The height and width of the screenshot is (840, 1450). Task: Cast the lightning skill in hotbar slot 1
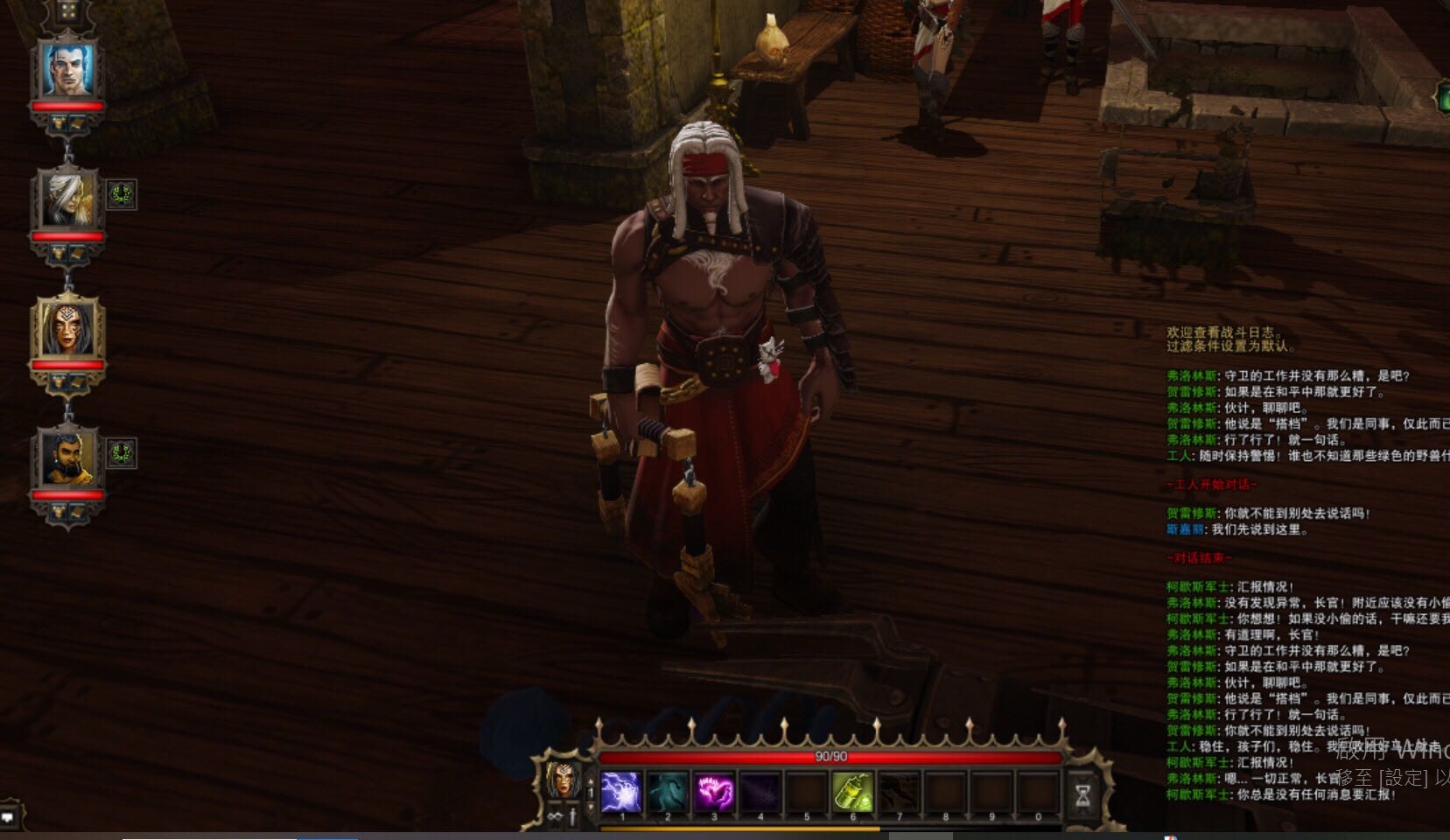621,792
